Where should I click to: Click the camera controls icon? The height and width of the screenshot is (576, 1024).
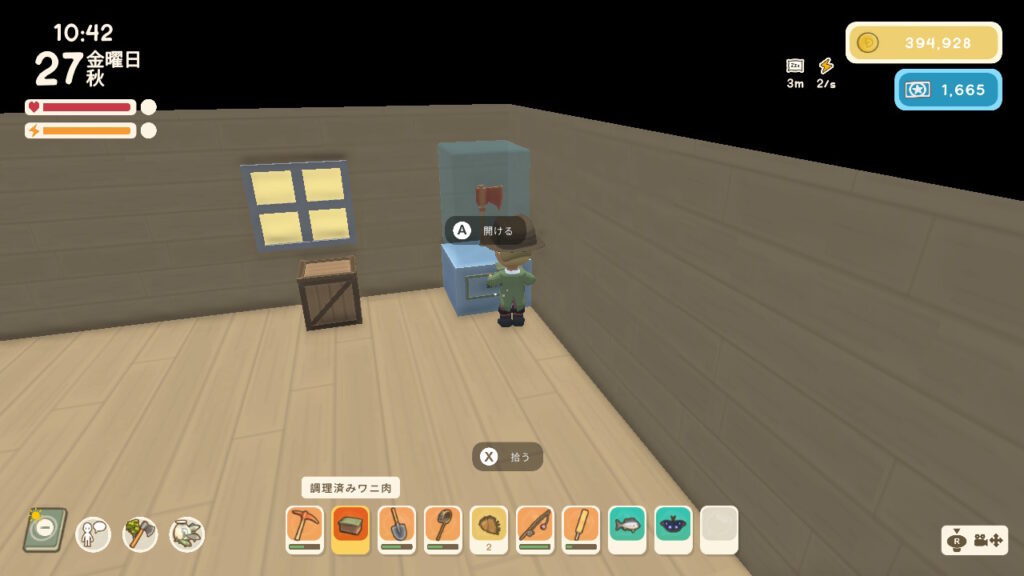tap(975, 540)
